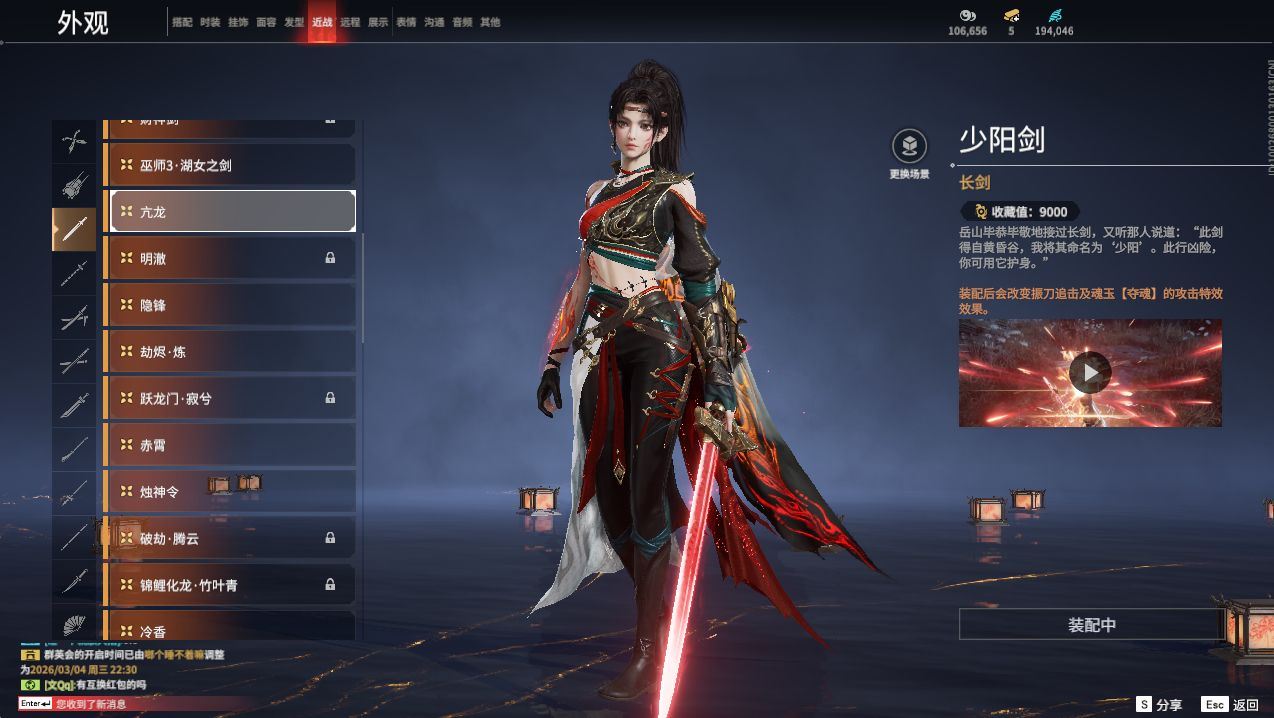Switch to the 时装 outfit tab
The width and height of the screenshot is (1274, 718).
210,22
